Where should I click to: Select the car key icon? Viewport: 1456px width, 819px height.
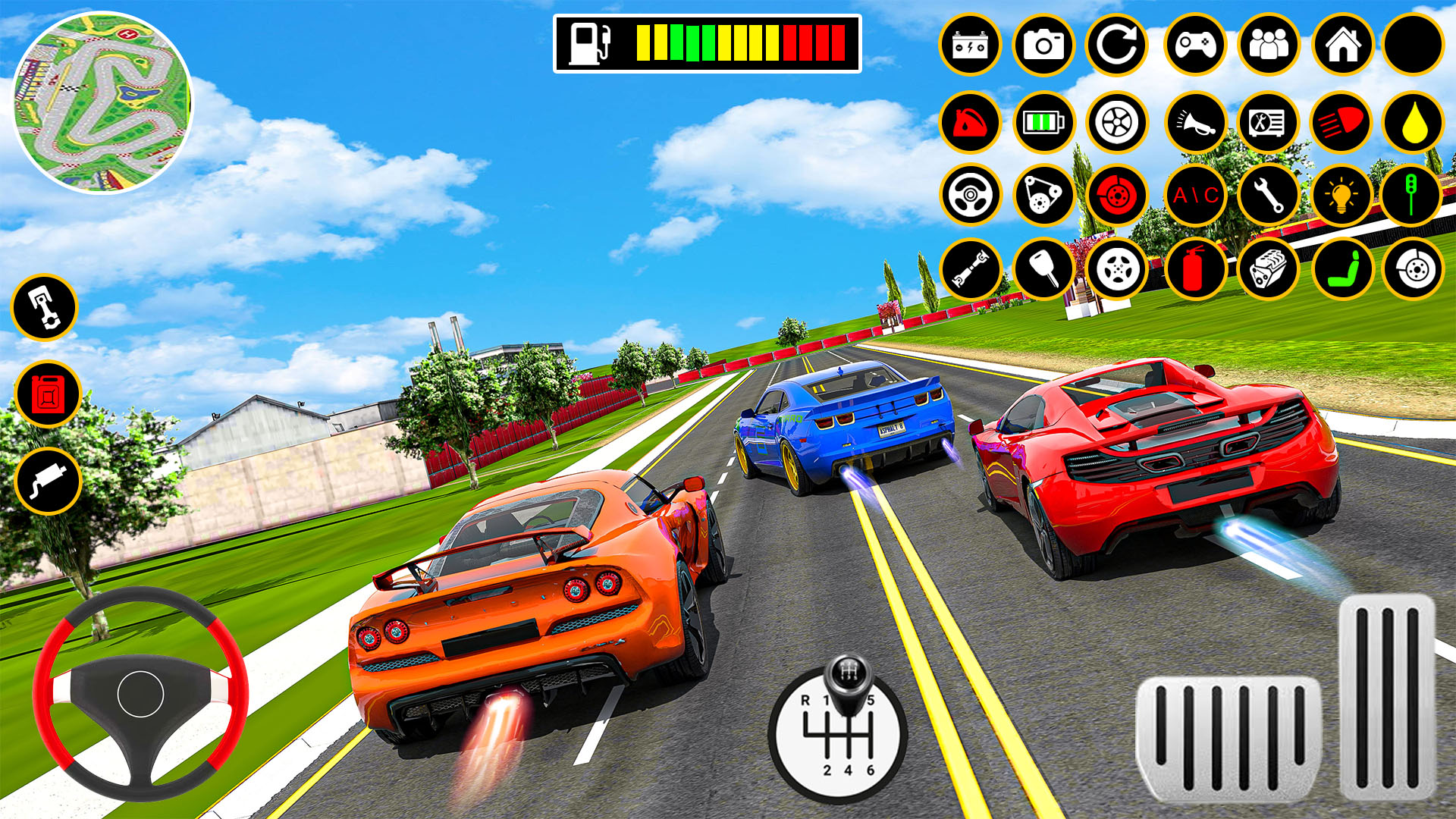point(1043,267)
